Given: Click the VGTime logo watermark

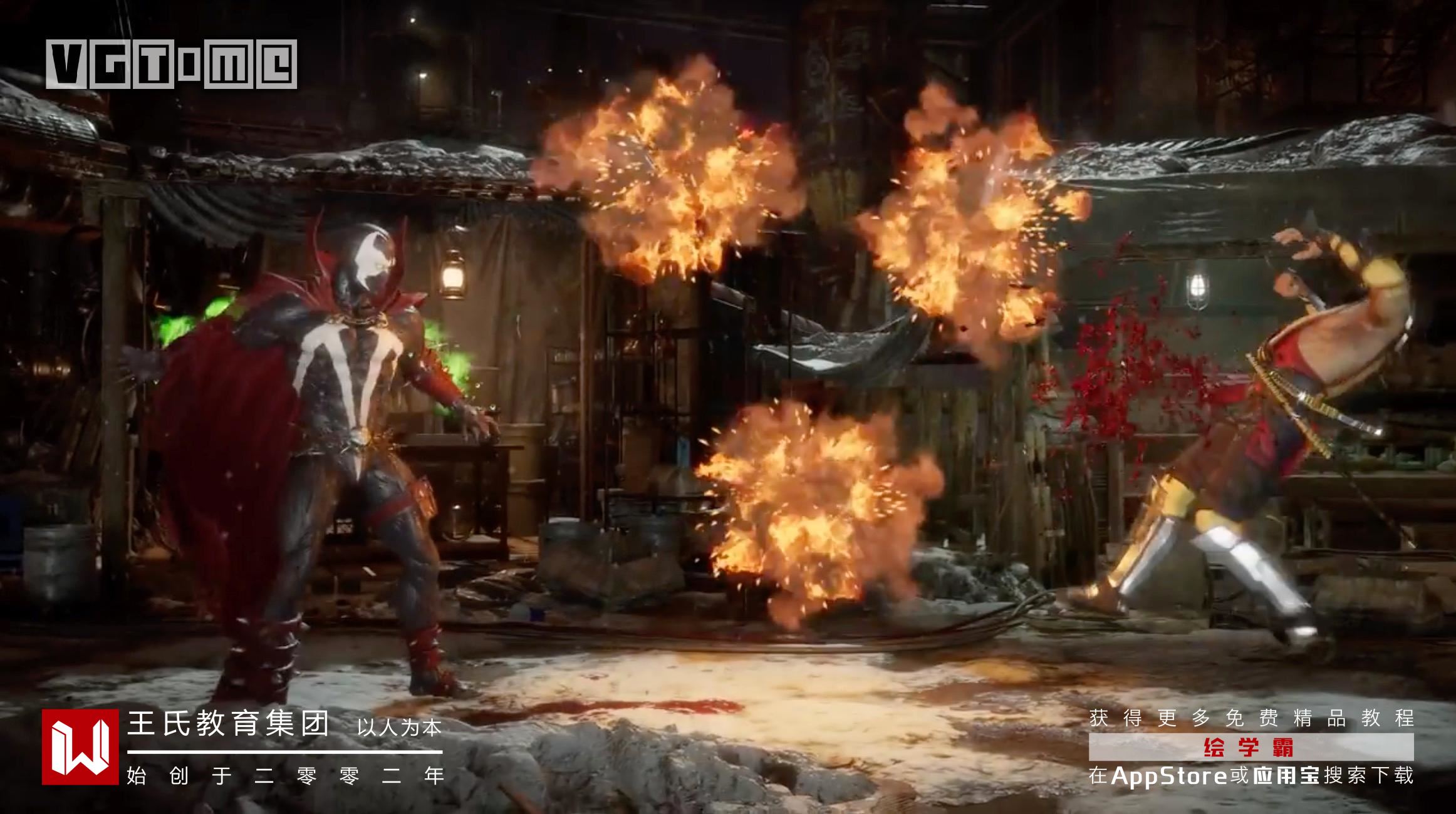Looking at the screenshot, I should [x=171, y=64].
